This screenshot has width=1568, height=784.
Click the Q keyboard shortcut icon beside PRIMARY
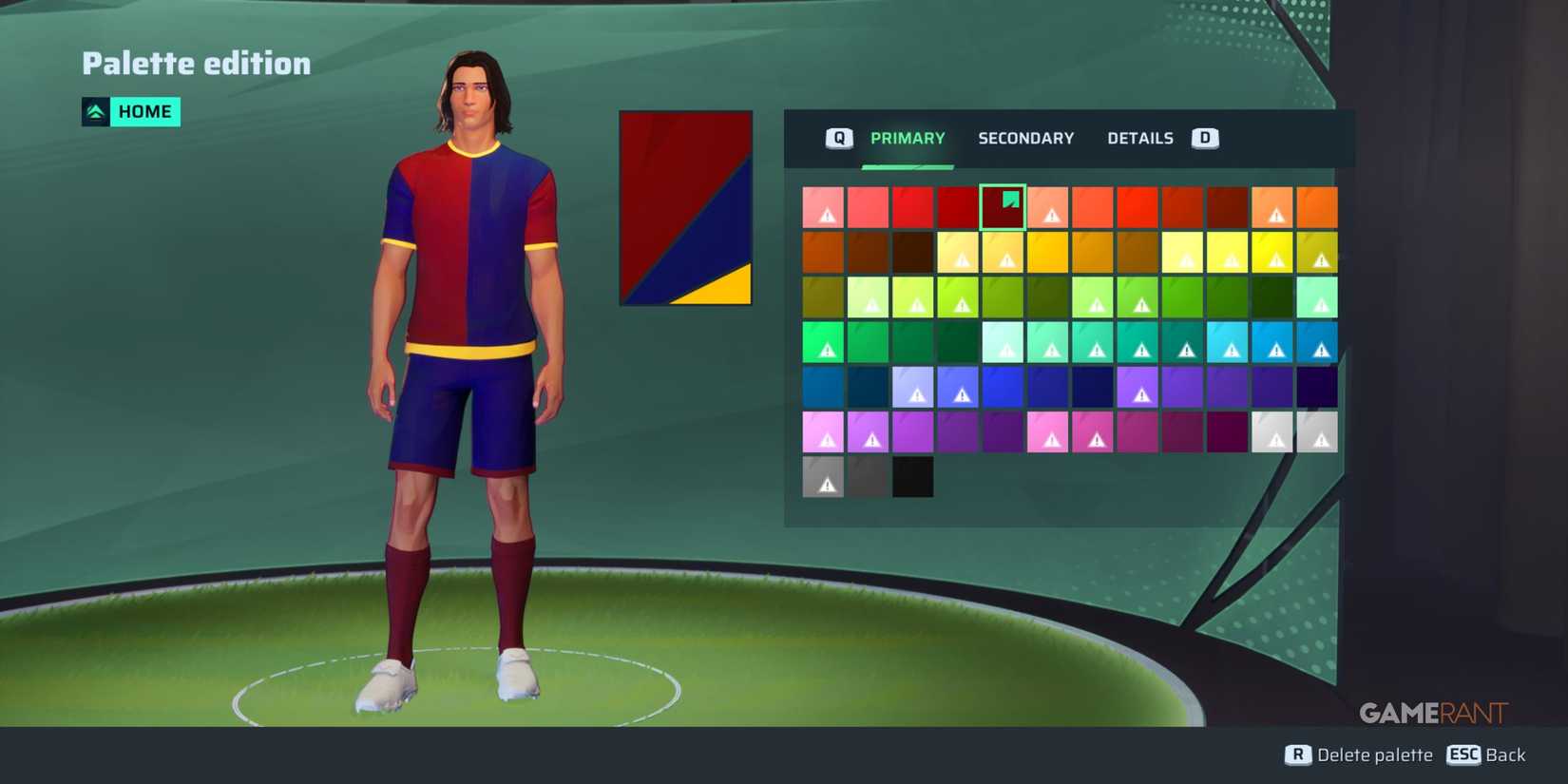pos(837,138)
